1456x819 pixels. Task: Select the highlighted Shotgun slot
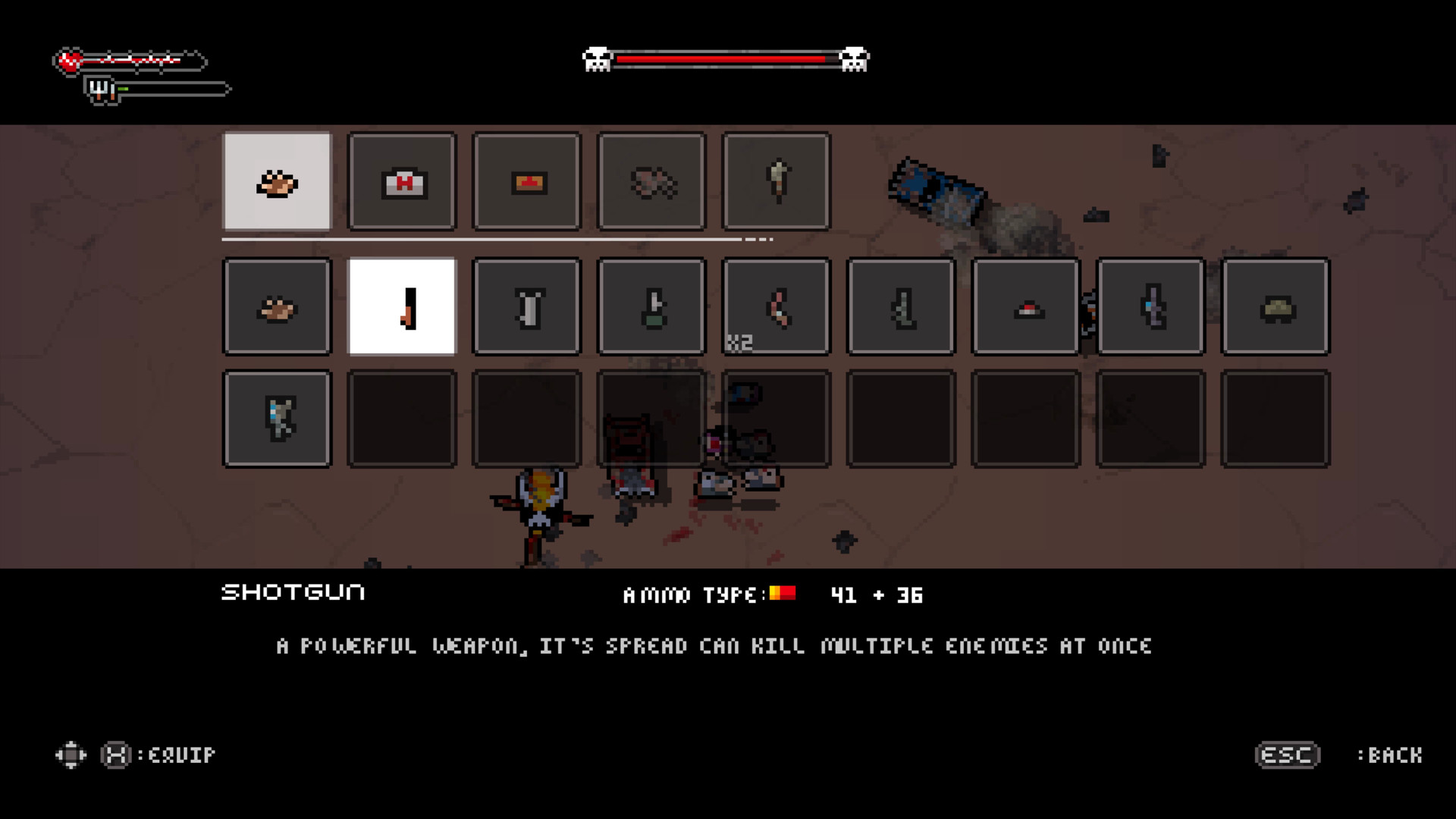click(x=401, y=306)
